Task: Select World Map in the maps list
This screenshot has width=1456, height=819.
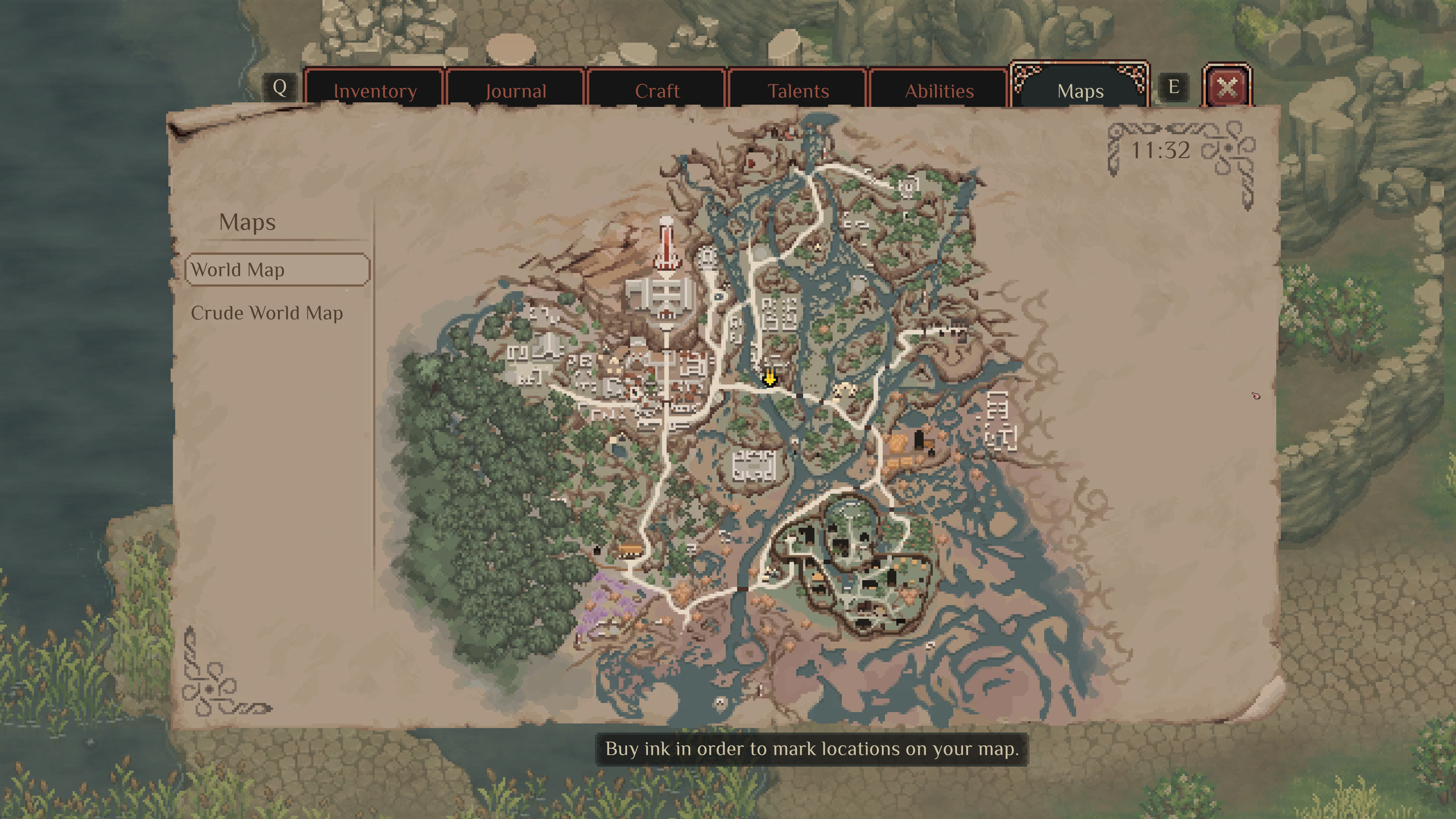Action: (x=278, y=270)
